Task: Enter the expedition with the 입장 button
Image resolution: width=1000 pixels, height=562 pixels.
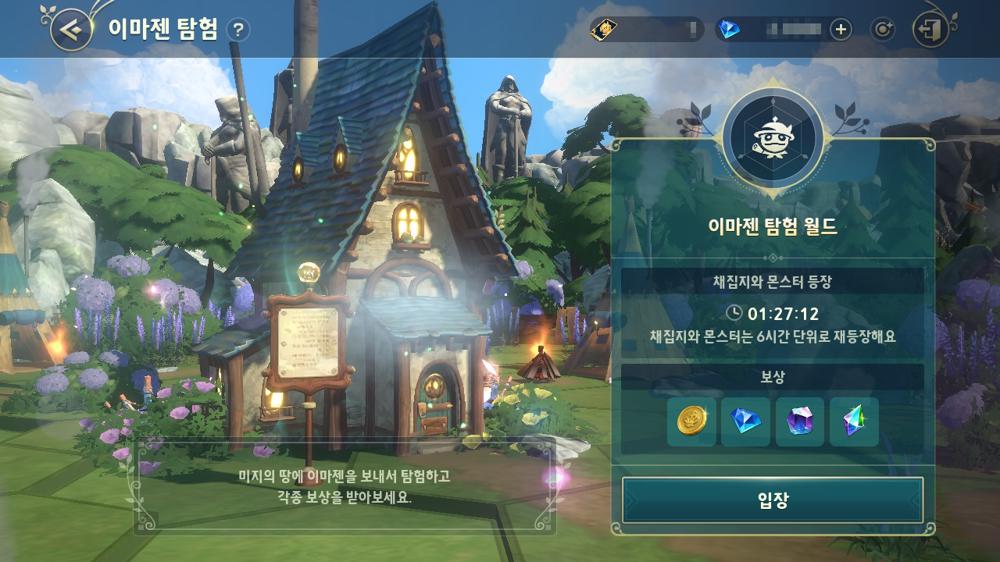Action: (772, 500)
